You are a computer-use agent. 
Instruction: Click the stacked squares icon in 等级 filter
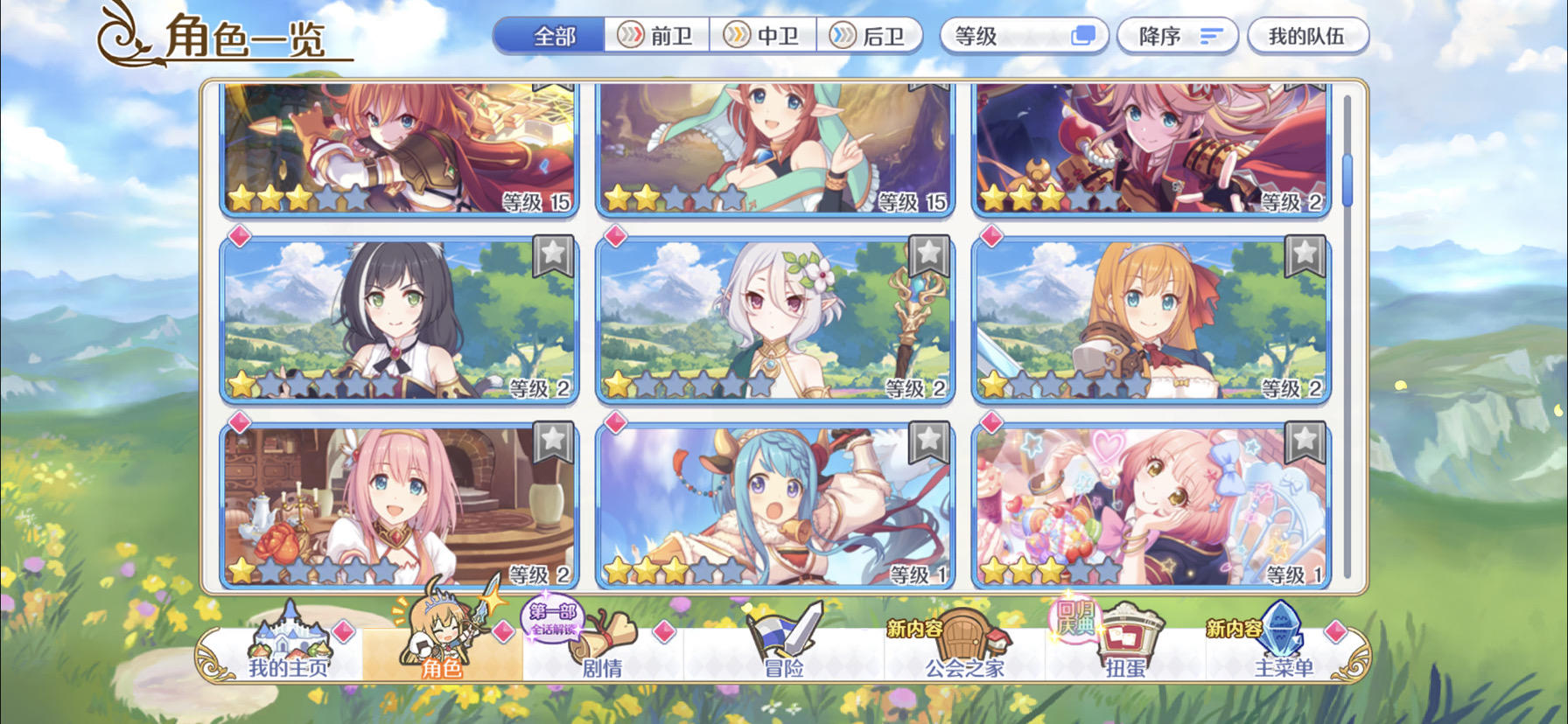[x=1083, y=36]
